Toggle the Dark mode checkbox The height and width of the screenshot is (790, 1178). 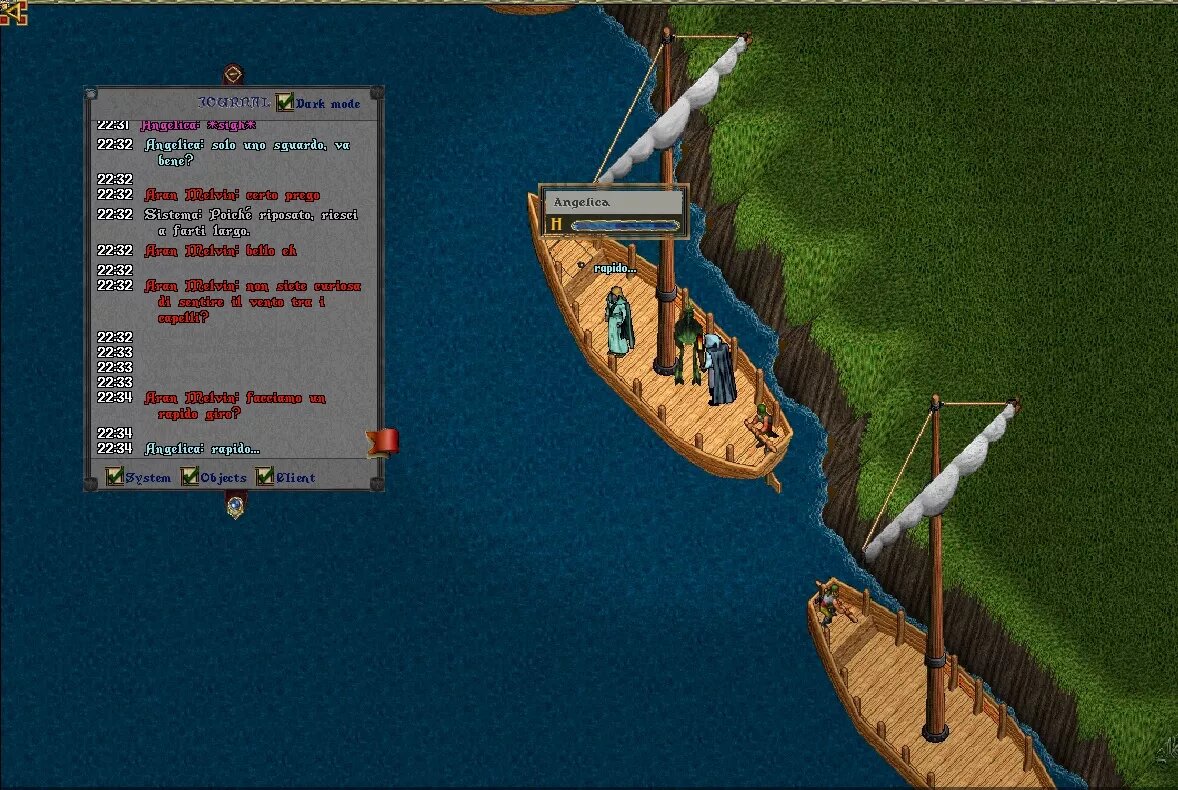(285, 102)
